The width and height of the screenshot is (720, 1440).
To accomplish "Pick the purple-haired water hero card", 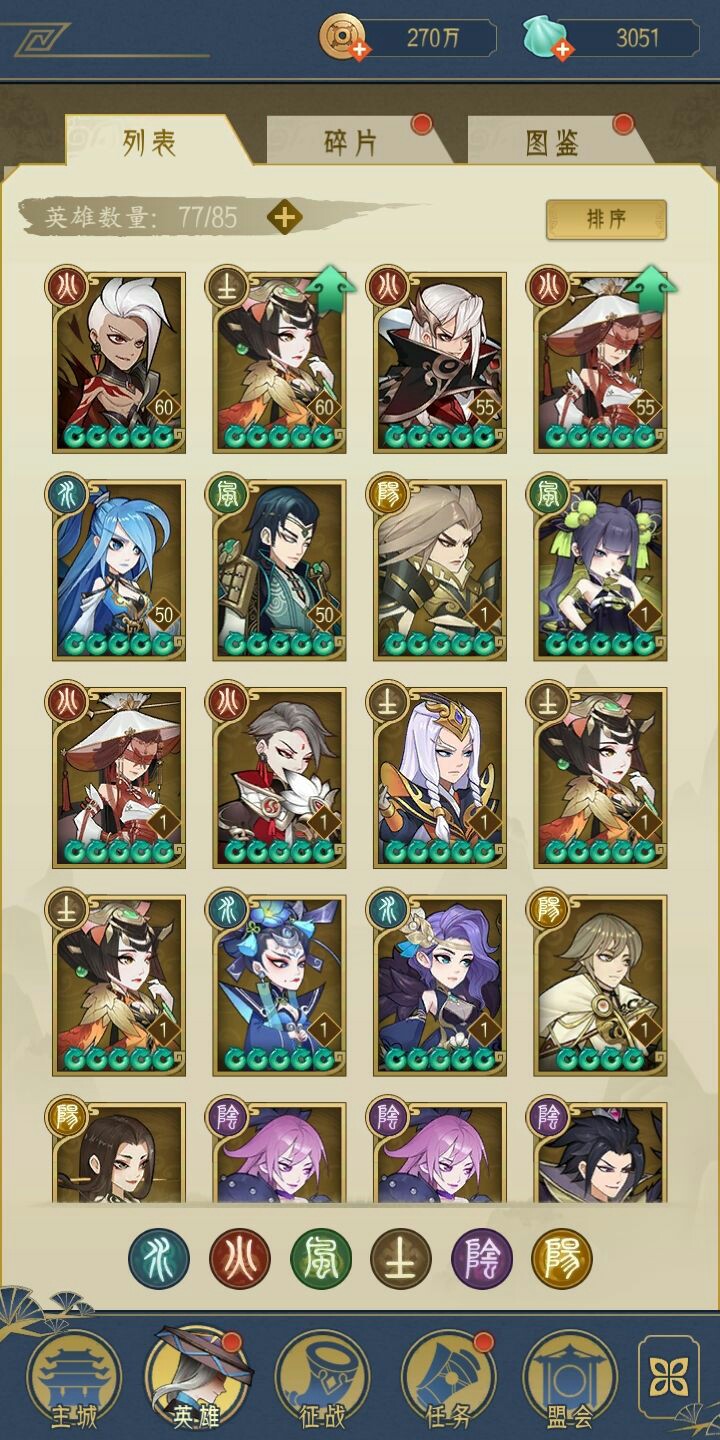I will point(440,984).
